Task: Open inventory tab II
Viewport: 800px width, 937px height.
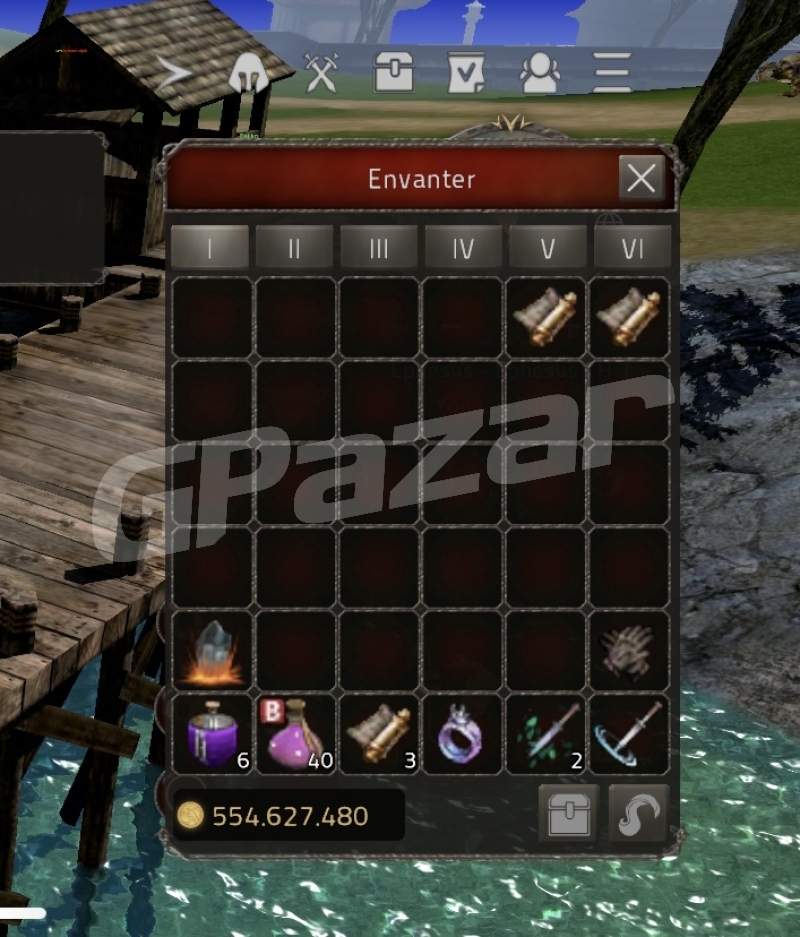Action: pyautogui.click(x=294, y=248)
